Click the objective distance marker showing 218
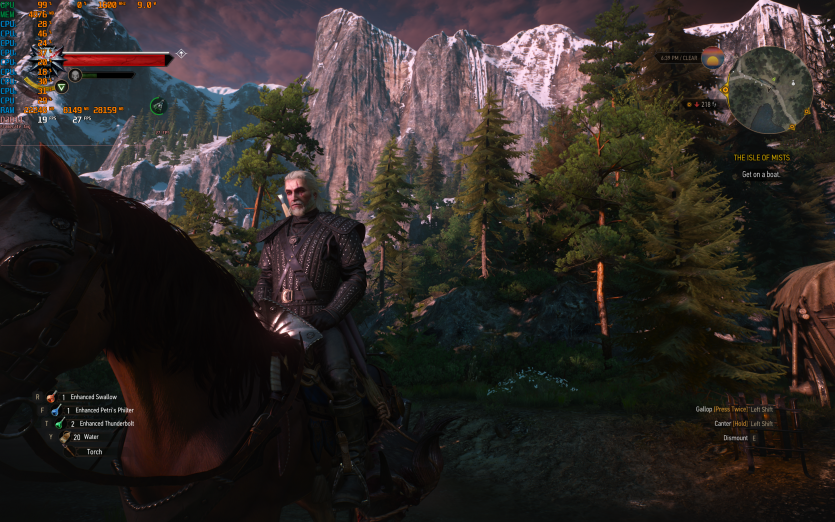 tap(704, 104)
